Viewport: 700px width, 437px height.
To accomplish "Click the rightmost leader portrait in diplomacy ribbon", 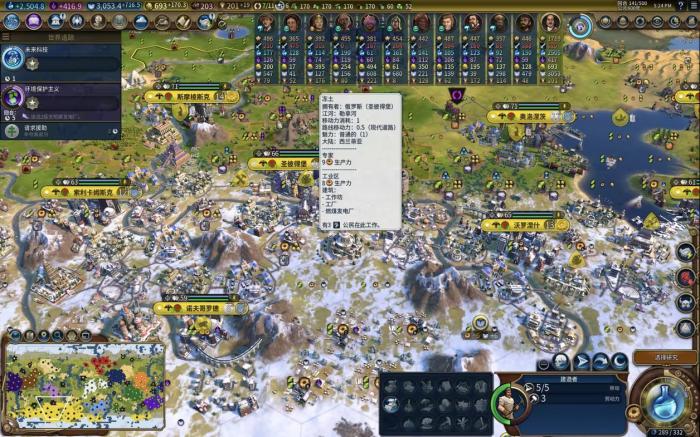I will click(x=551, y=23).
